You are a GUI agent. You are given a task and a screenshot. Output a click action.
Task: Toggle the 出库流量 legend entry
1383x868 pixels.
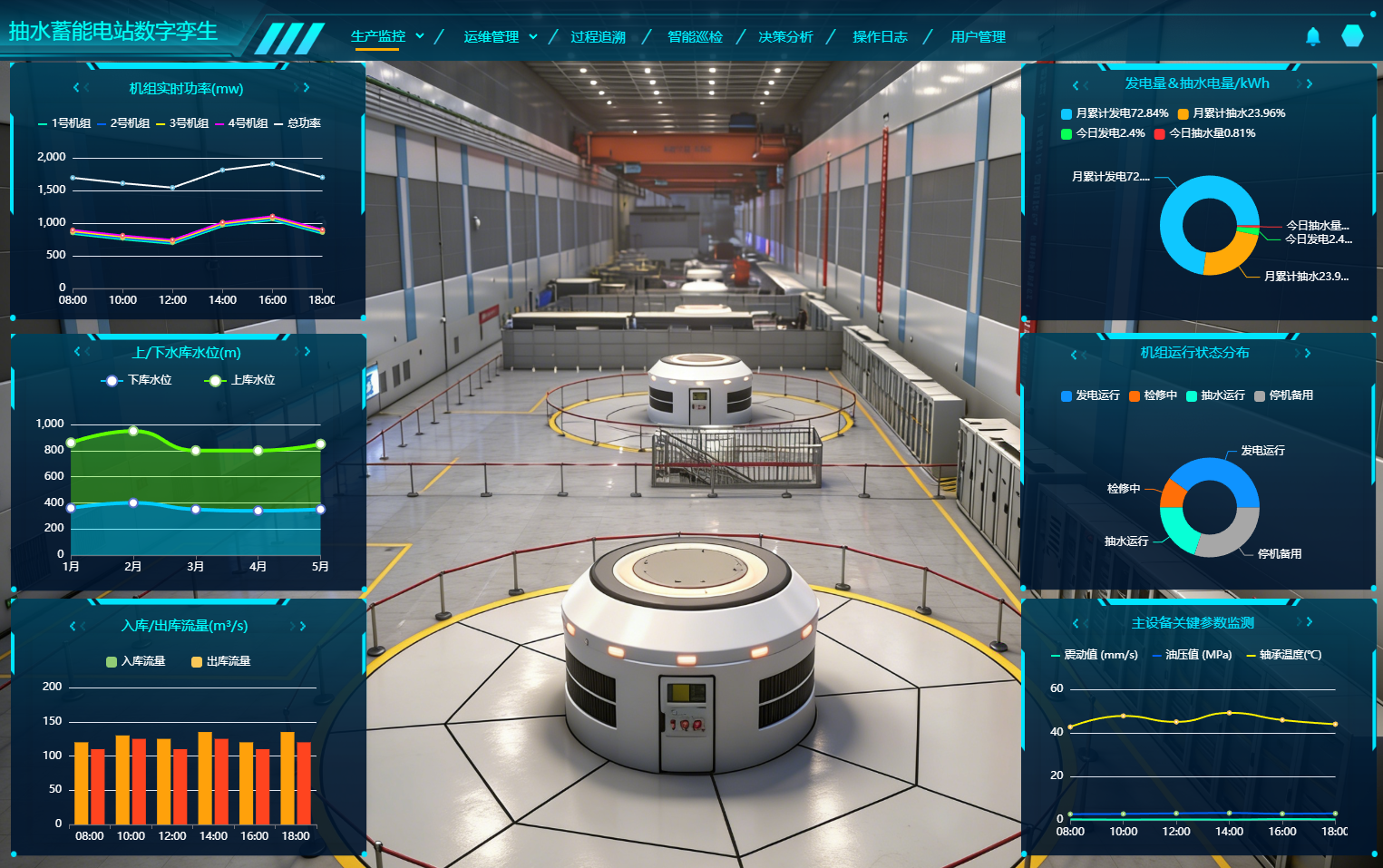click(x=221, y=661)
